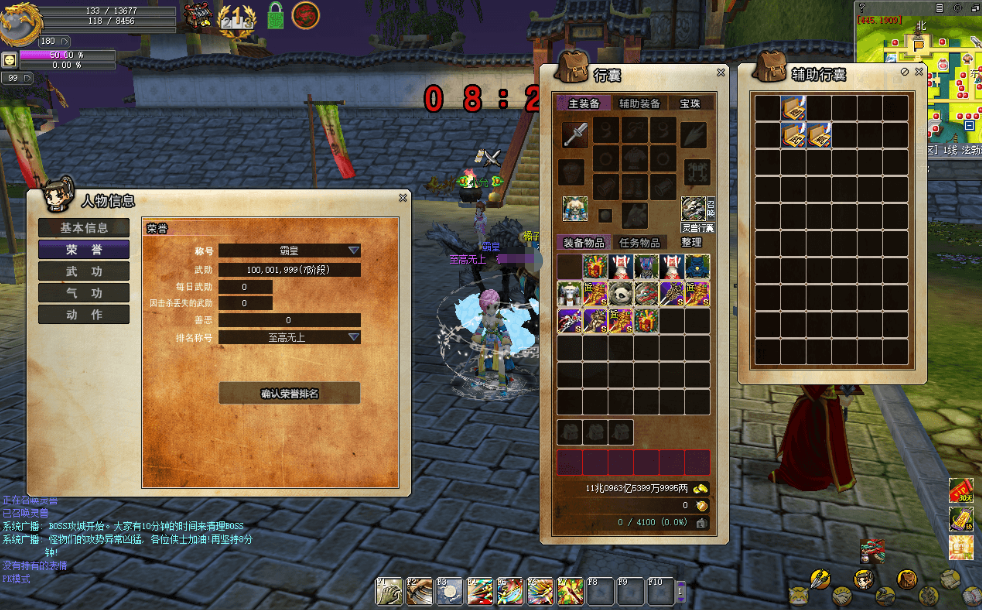Close the 行囊 bag window
This screenshot has height=610, width=982.
(720, 72)
